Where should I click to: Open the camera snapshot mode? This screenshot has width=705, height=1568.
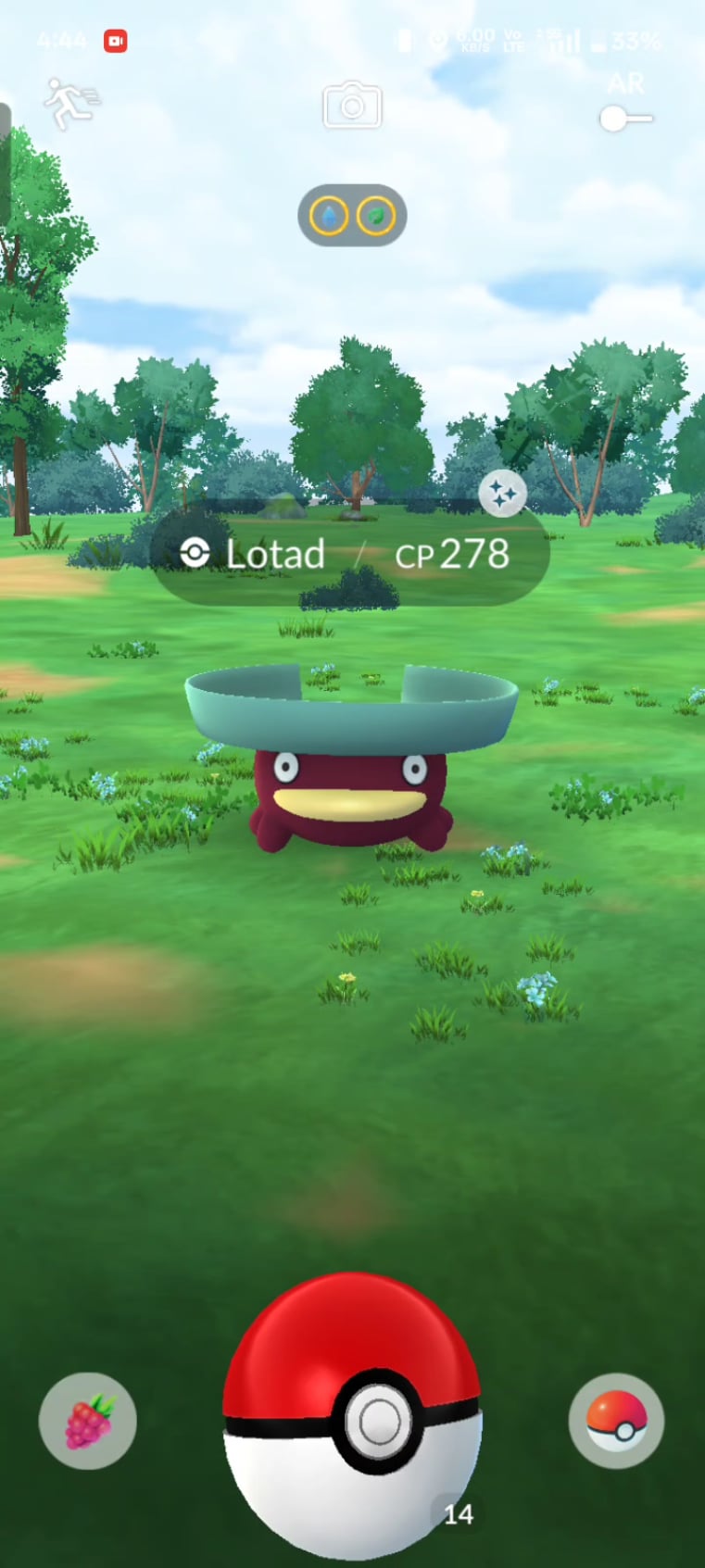pyautogui.click(x=352, y=106)
